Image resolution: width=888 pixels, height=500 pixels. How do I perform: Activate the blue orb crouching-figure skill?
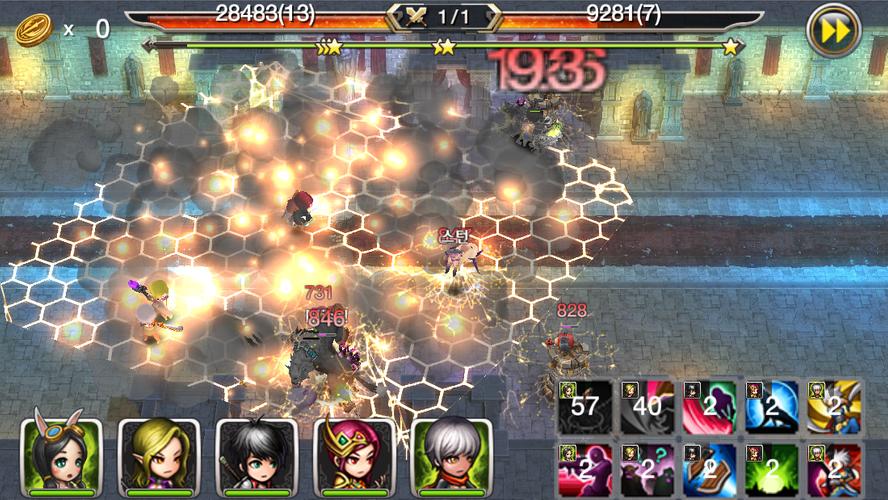coord(771,406)
